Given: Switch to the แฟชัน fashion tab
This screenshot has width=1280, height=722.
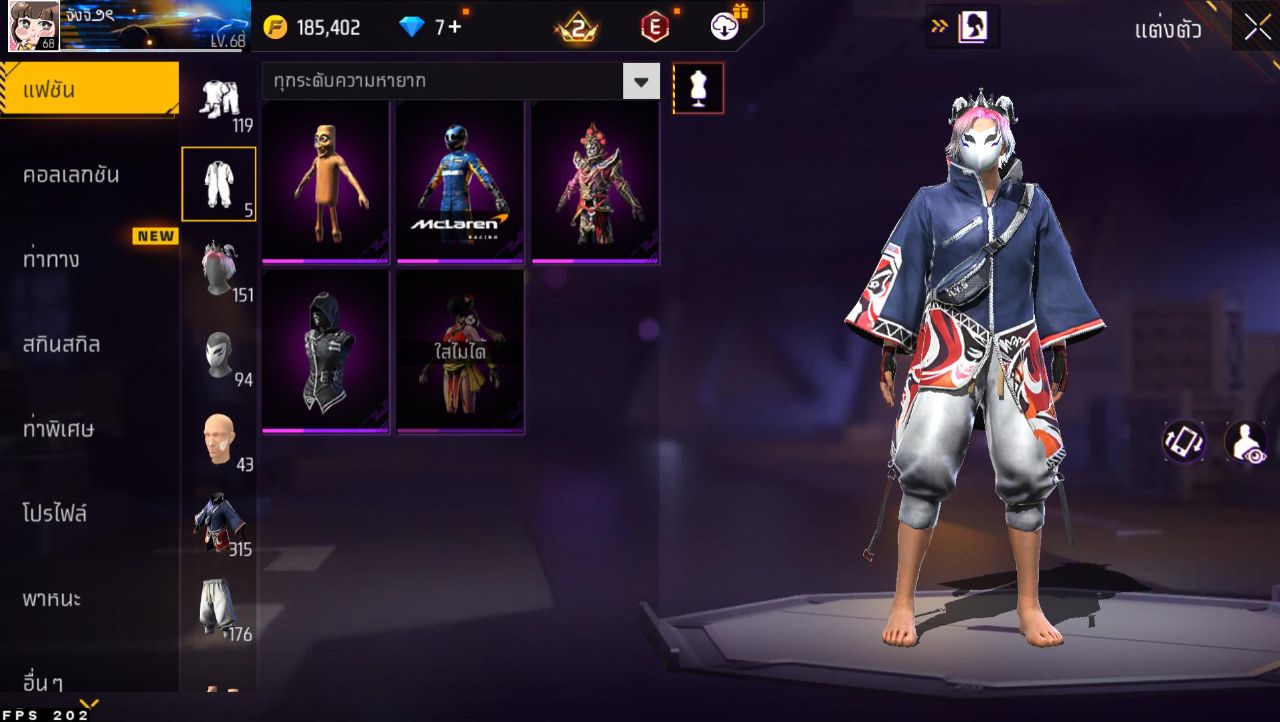Looking at the screenshot, I should click(88, 90).
